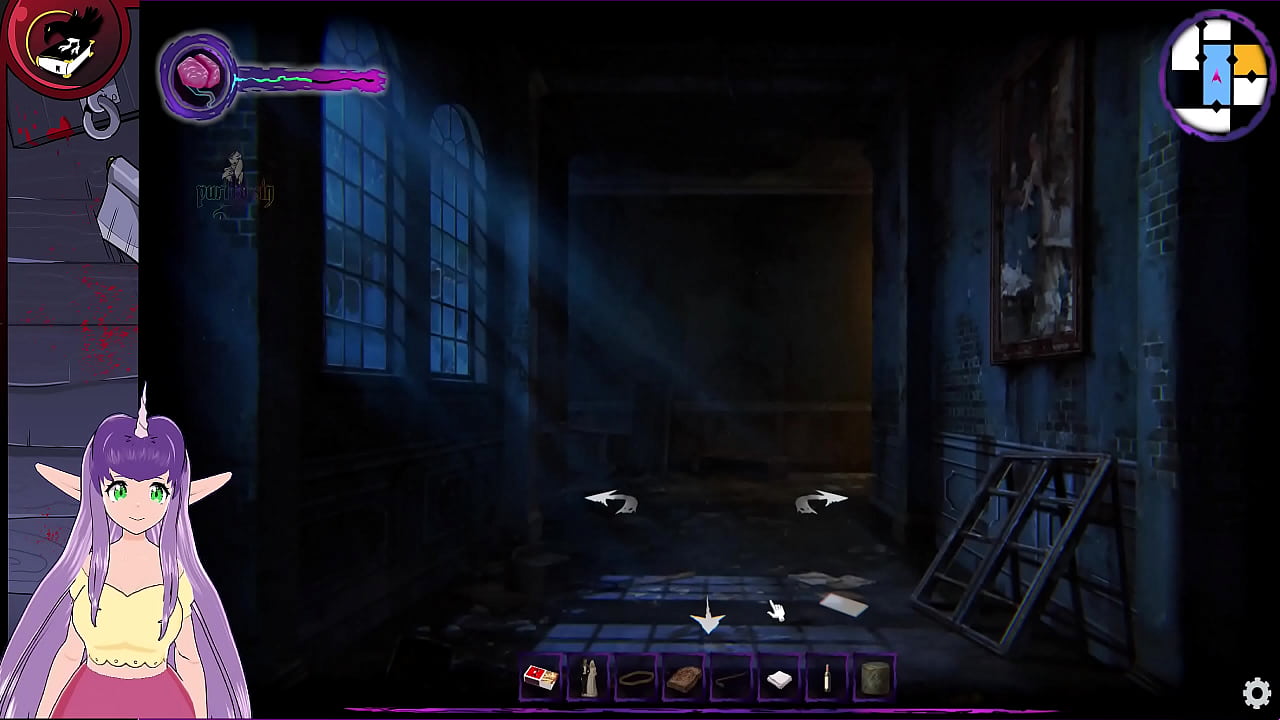The image size is (1280, 720).
Task: Turn right with the right arrow
Action: (x=821, y=500)
